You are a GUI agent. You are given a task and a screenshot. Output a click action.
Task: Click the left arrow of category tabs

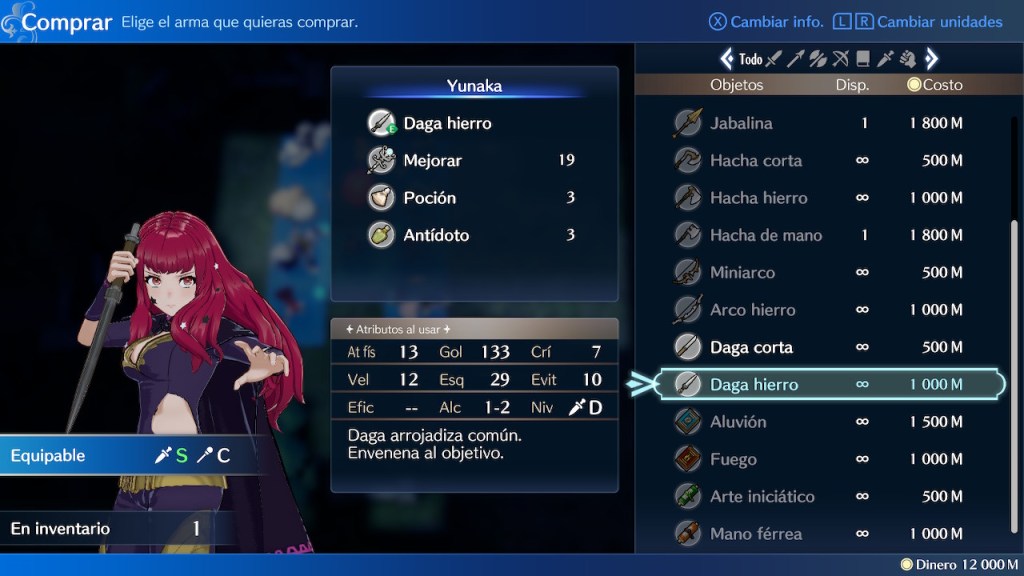[x=727, y=59]
